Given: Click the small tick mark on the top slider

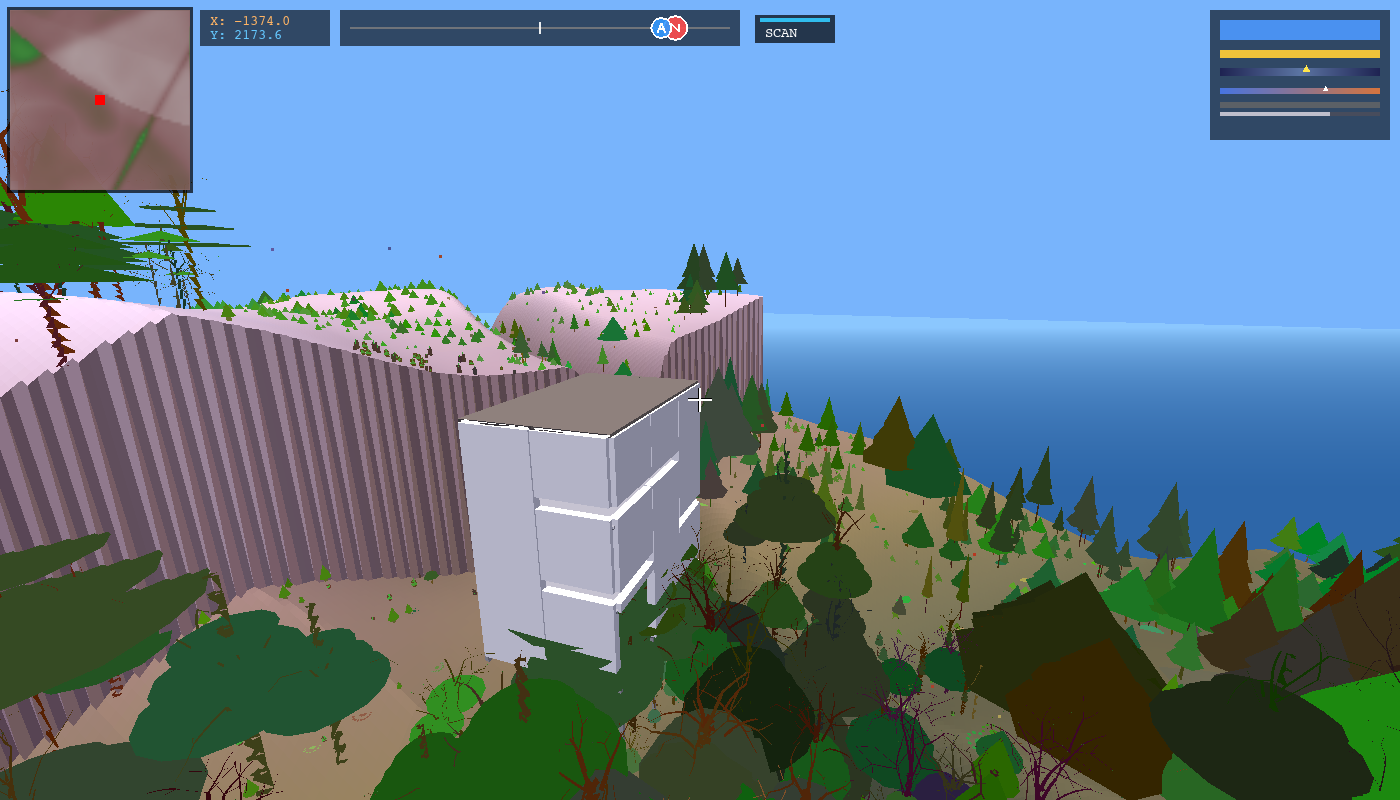Looking at the screenshot, I should [x=540, y=27].
